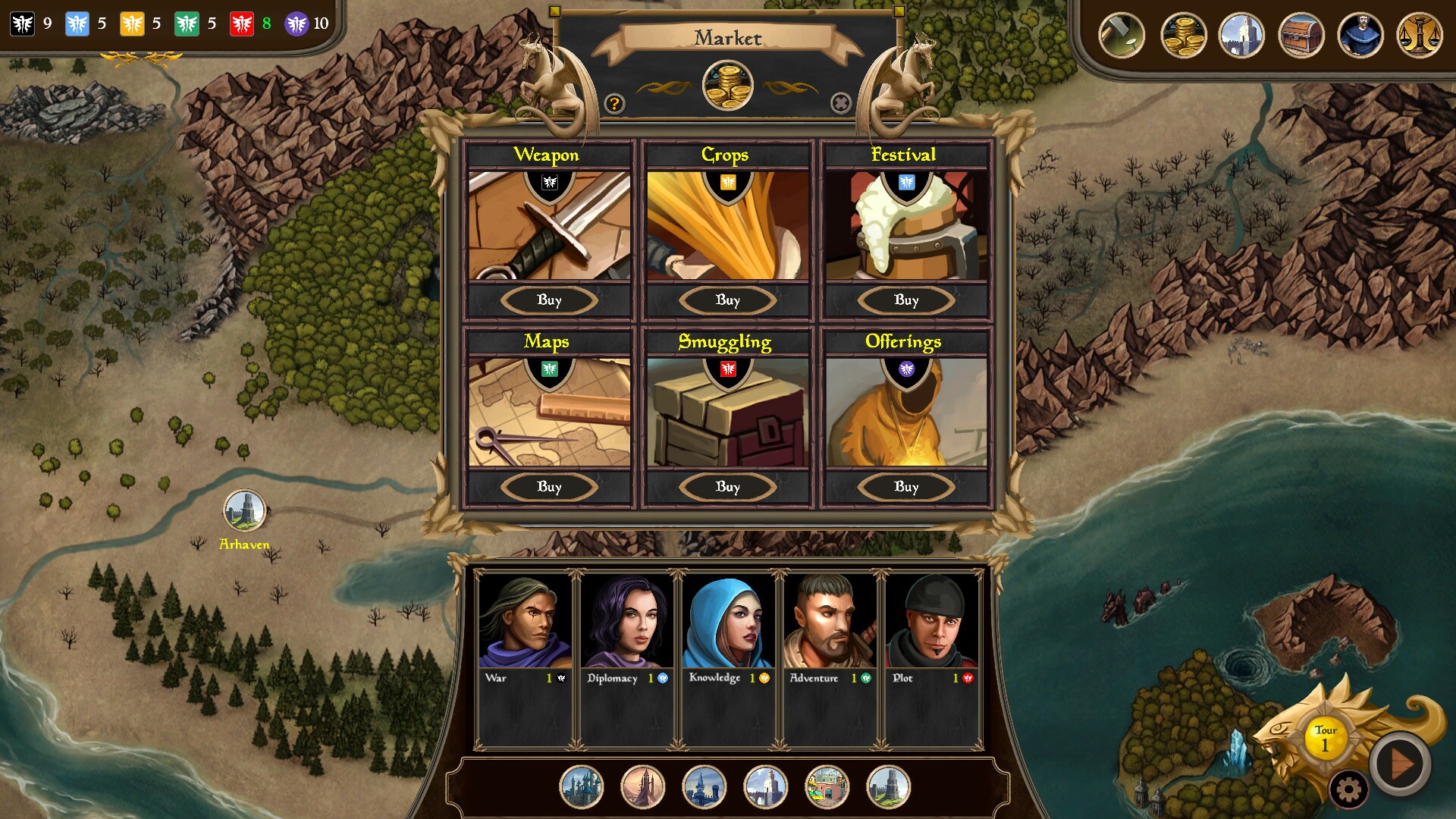This screenshot has width=1456, height=819.
Task: Open the hammer crafting icon top right
Action: click(1121, 35)
